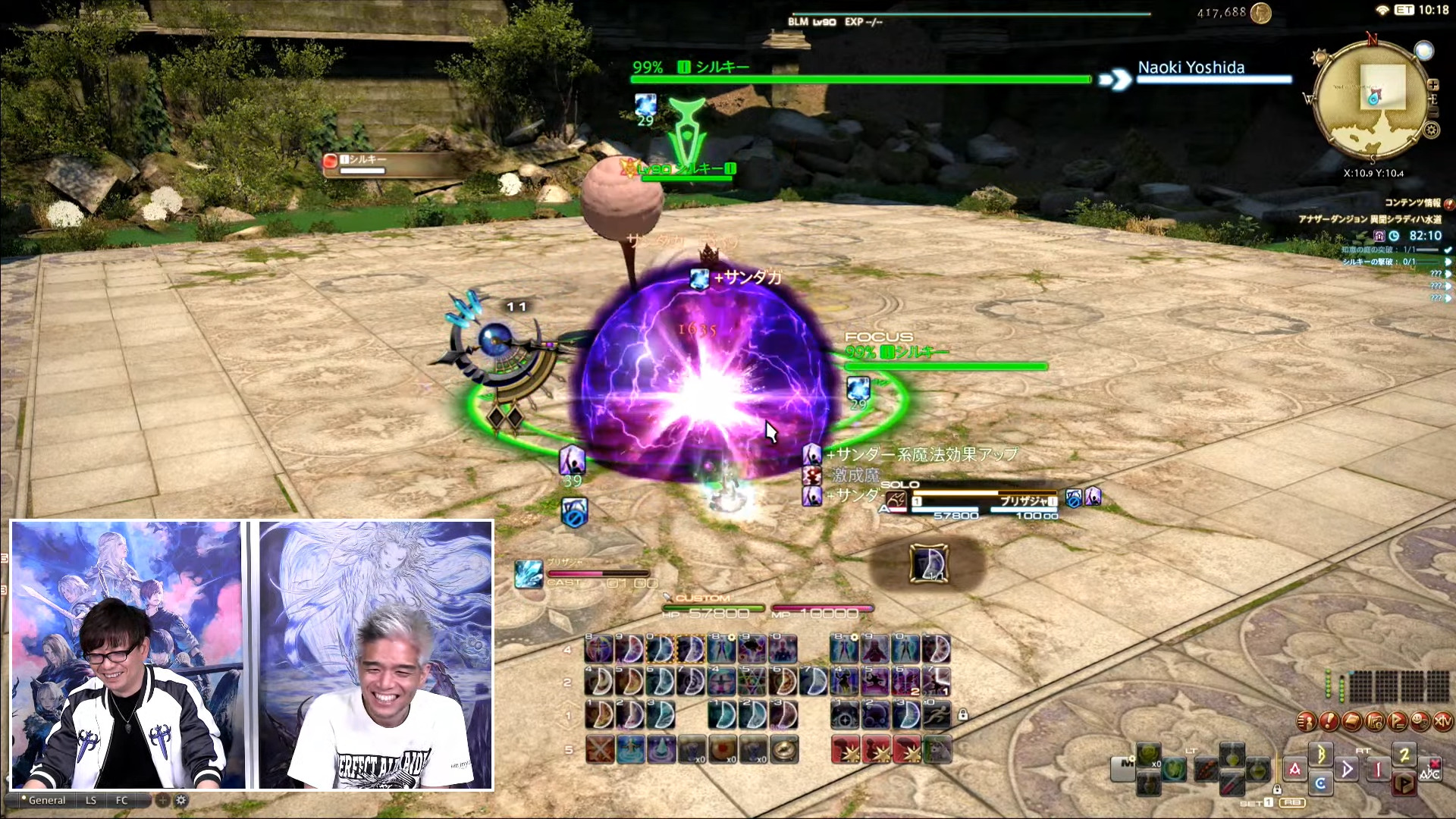1456x819 pixels.
Task: Open the smiley face Social menu
Action: pos(1420,721)
